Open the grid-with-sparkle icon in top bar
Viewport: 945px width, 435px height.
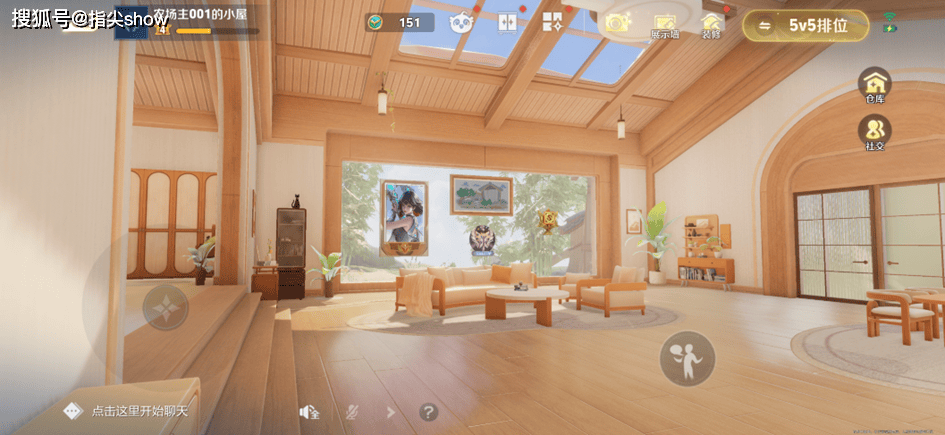coord(552,22)
